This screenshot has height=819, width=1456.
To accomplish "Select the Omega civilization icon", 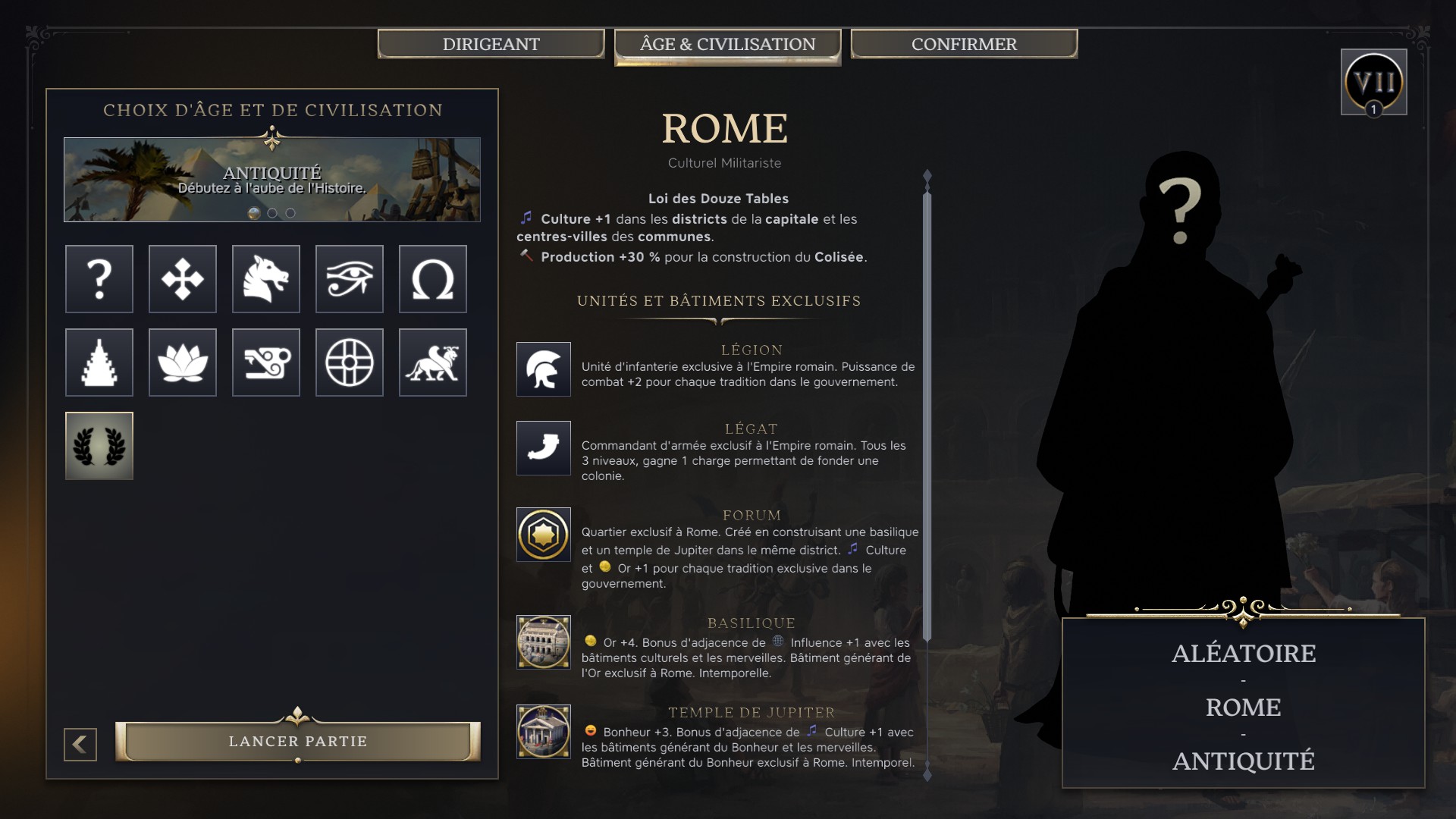I will [x=433, y=279].
